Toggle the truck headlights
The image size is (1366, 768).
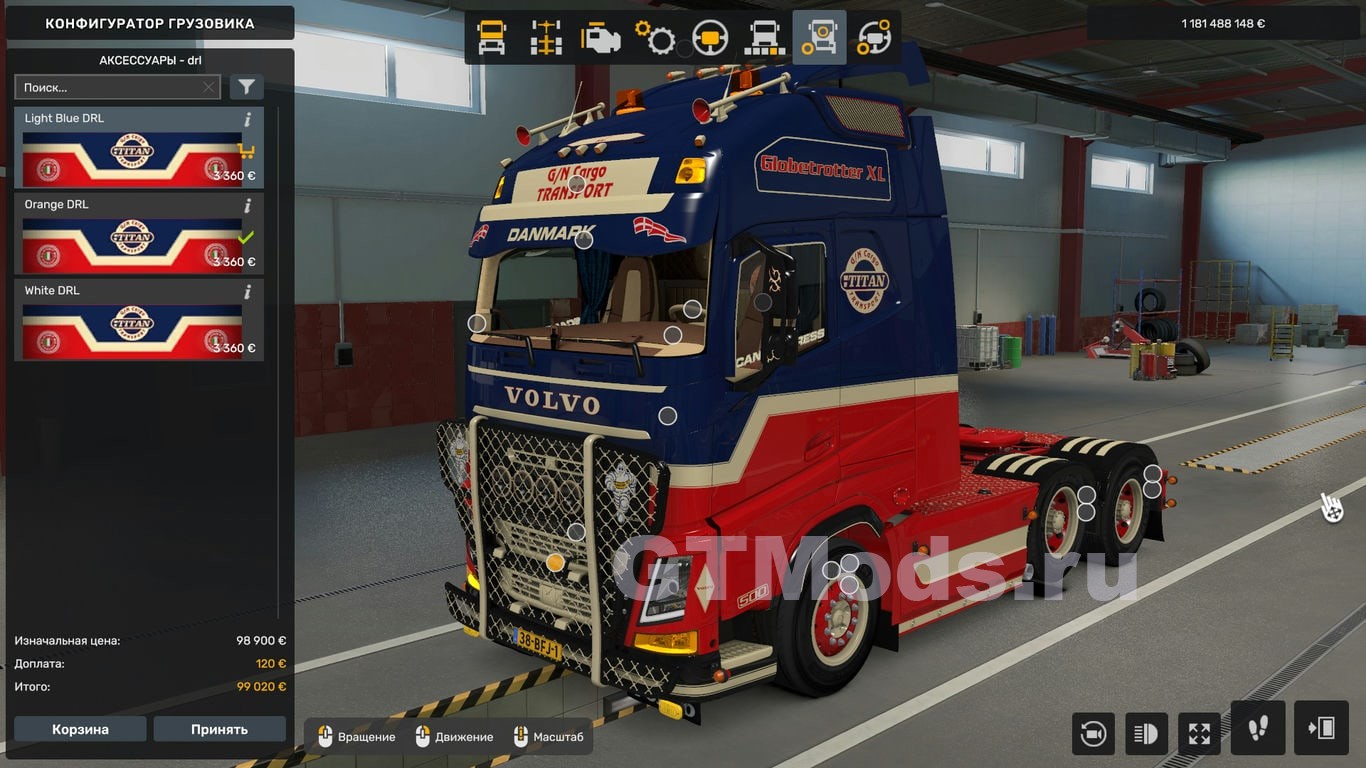pos(1146,734)
